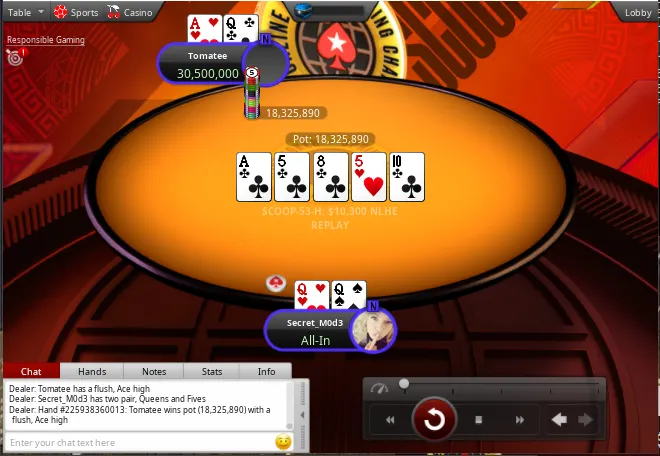This screenshot has height=456, width=660.
Task: Switch to the Notes tab
Action: pyautogui.click(x=154, y=371)
